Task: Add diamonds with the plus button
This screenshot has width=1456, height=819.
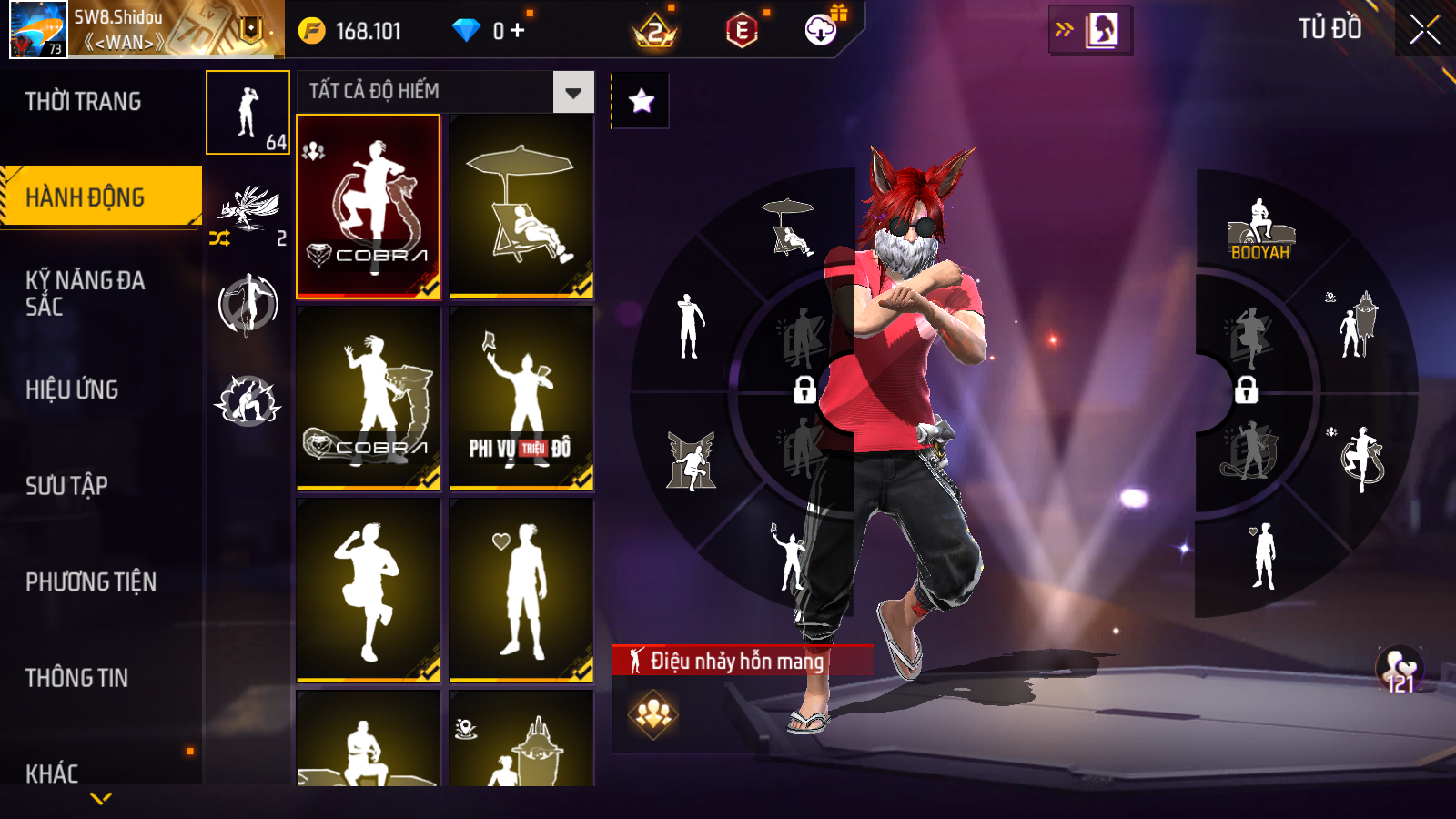Action: pos(518,31)
